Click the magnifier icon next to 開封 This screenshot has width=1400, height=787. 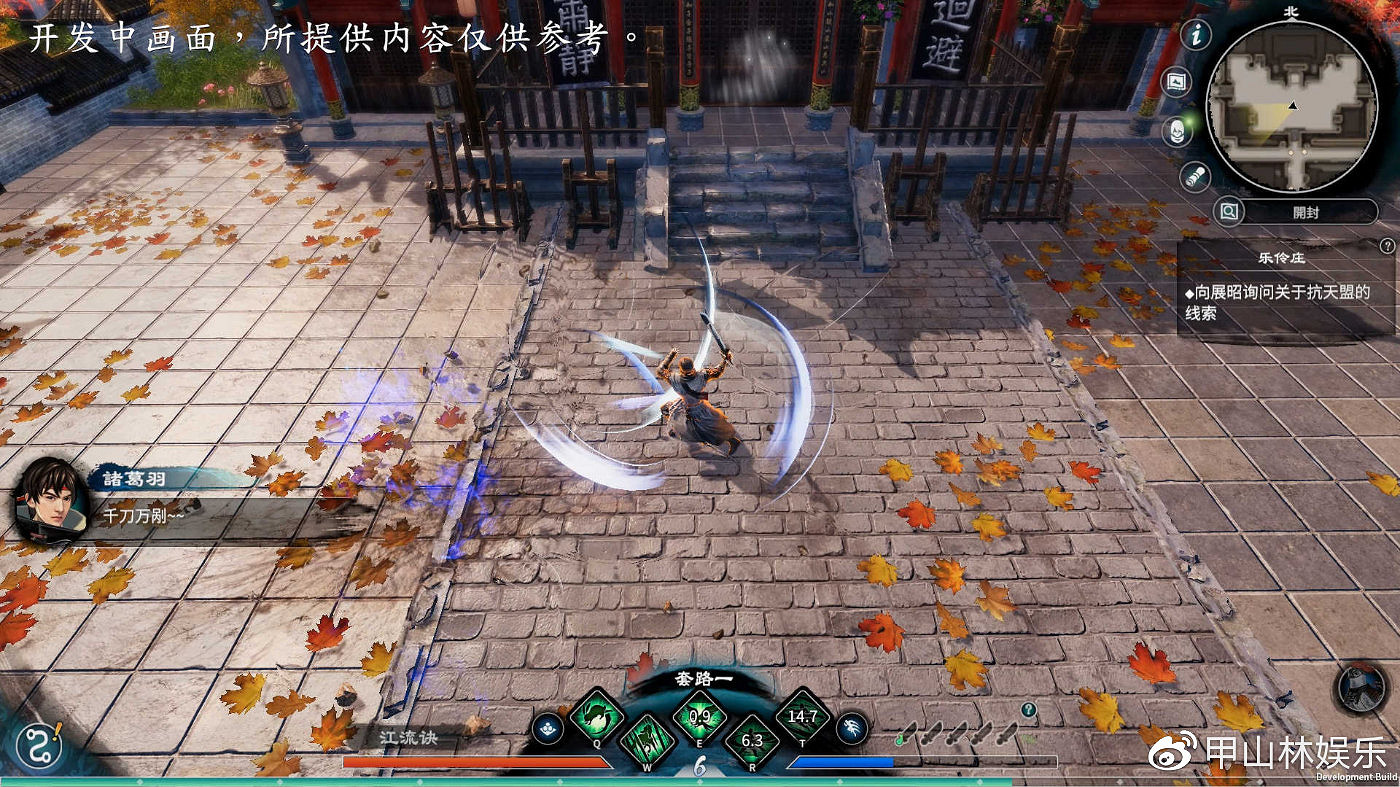click(1230, 212)
